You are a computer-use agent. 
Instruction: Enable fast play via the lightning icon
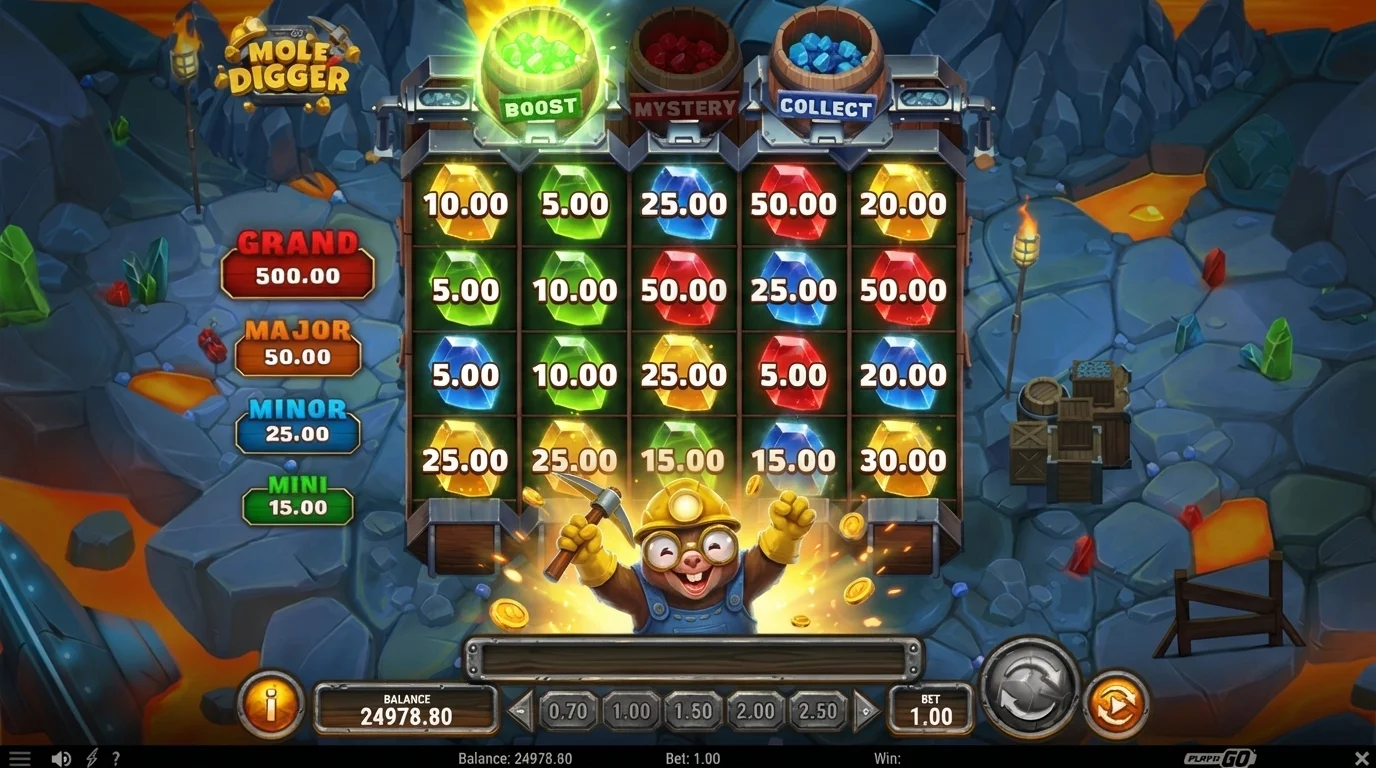click(92, 757)
